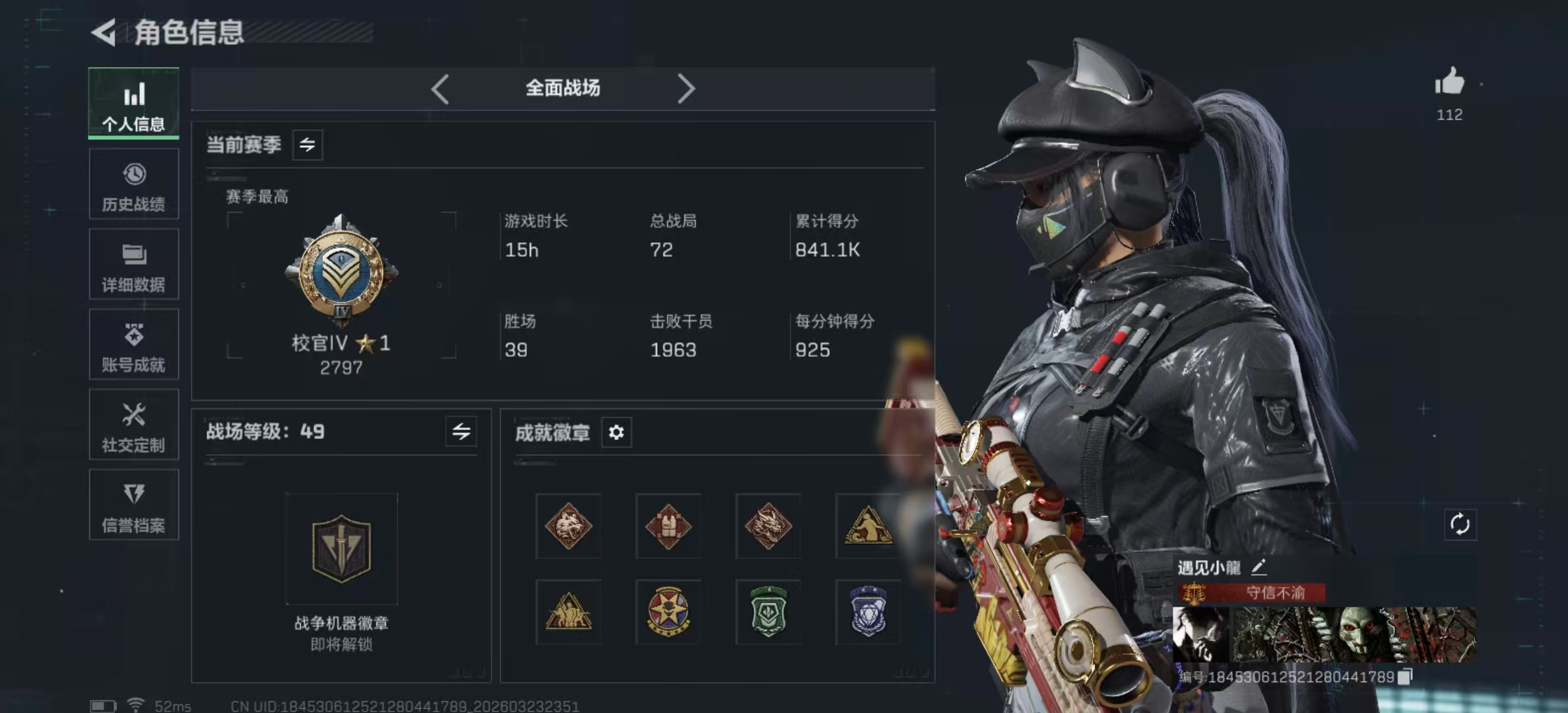Rotate the character model with refresh icon

[x=1460, y=525]
